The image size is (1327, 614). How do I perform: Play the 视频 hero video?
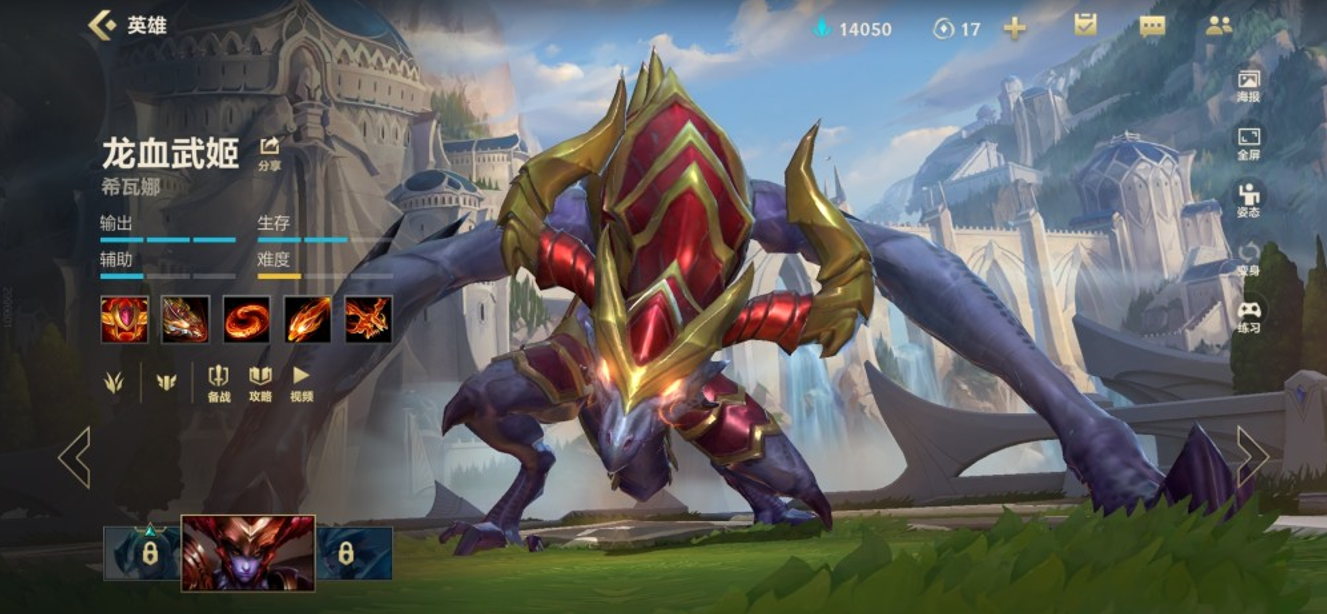[301, 382]
